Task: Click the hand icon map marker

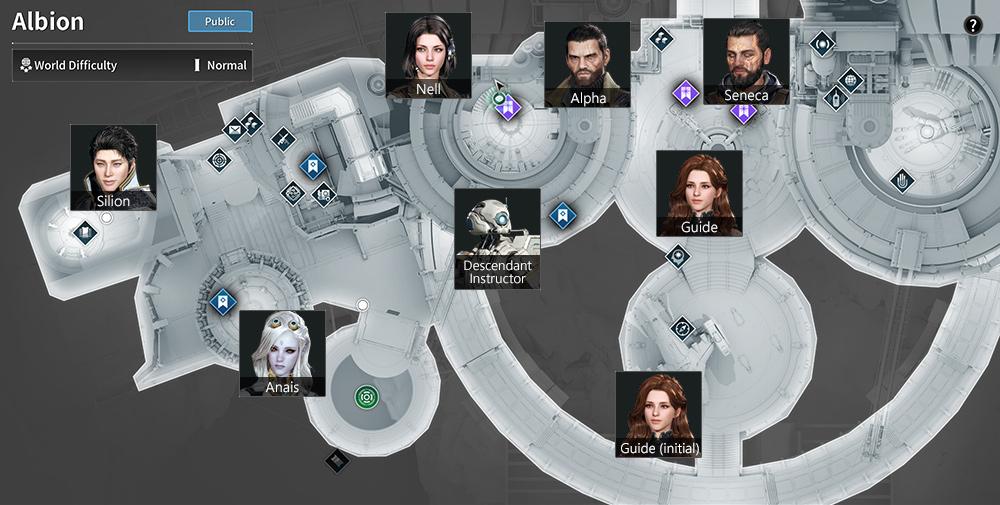Action: tap(903, 181)
